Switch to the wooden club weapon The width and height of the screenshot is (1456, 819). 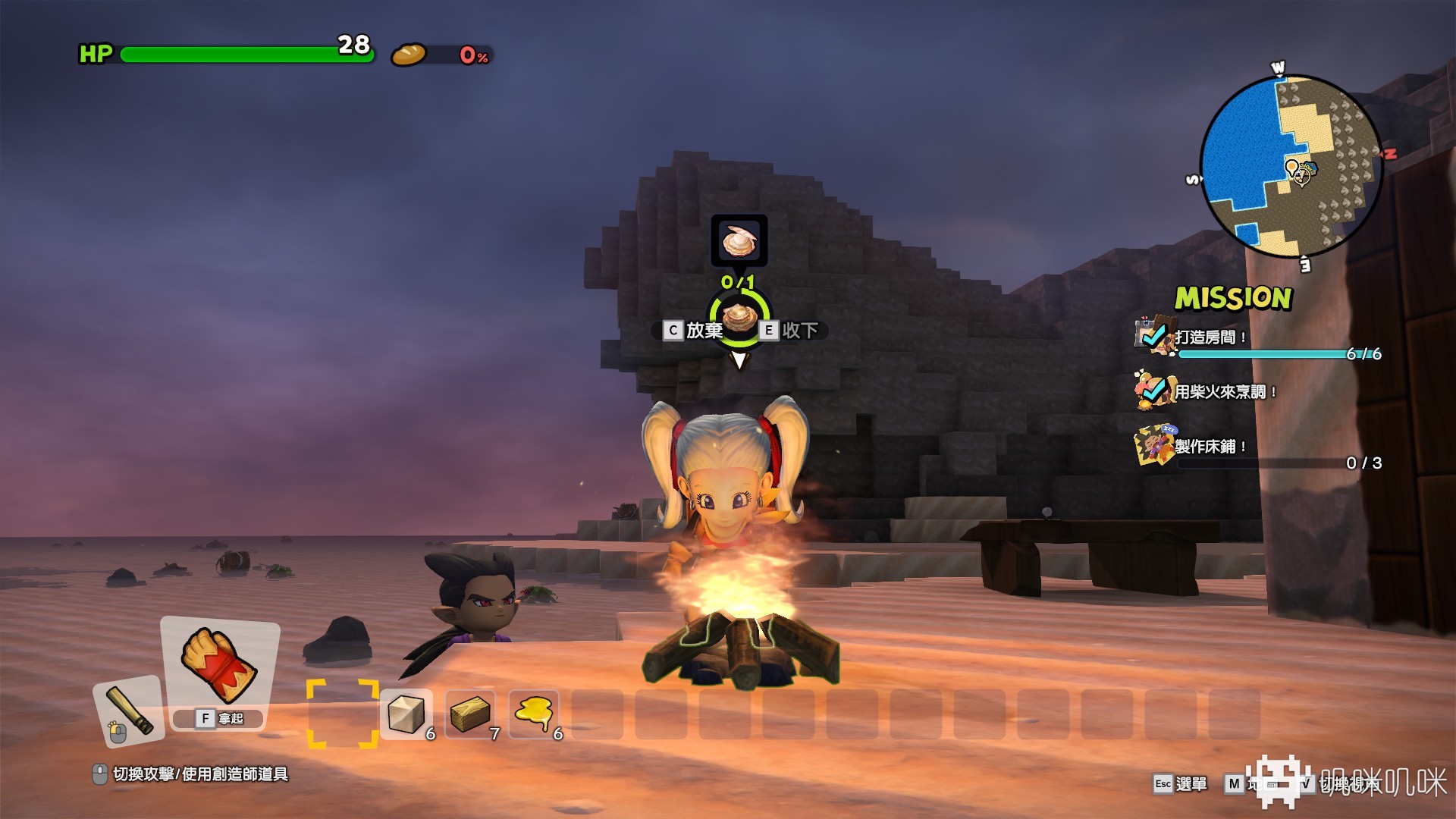click(x=129, y=711)
